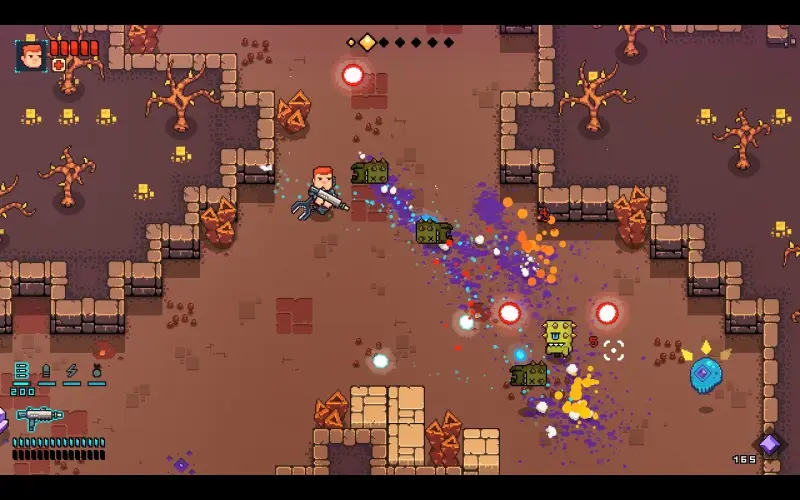Select the bullet shell ammo icon

(46, 373)
